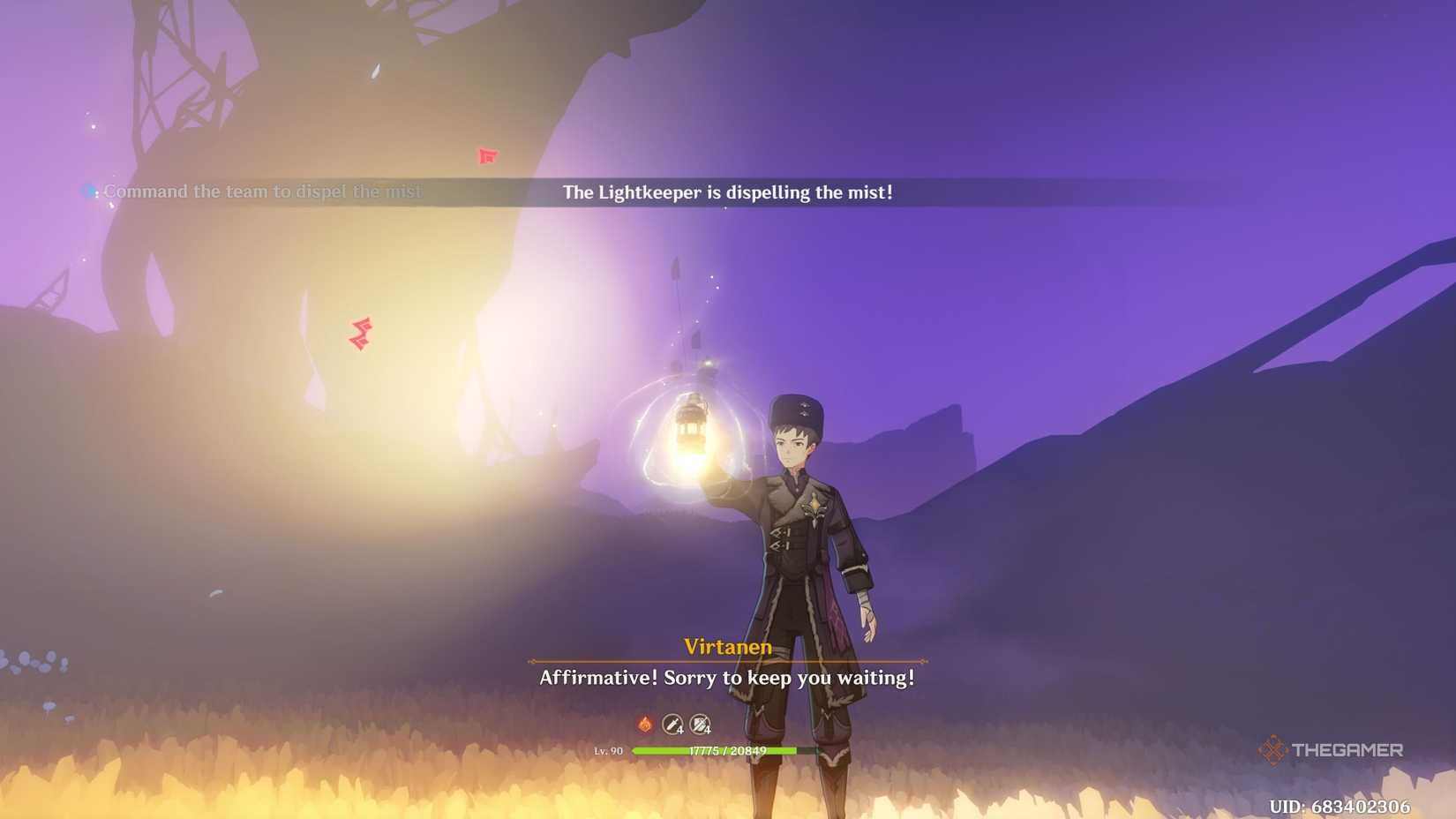Click the crossed-out shield icon showing 4
Screen dimensions: 1456x819
[x=702, y=724]
